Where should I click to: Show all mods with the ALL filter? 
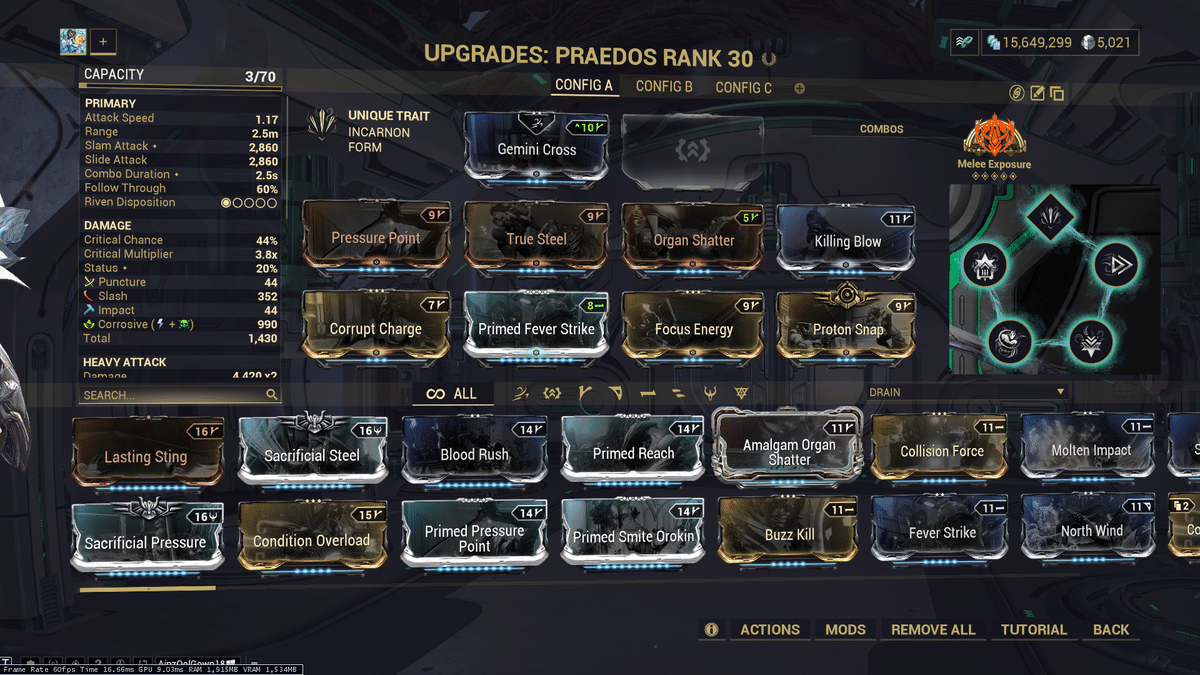tap(452, 394)
